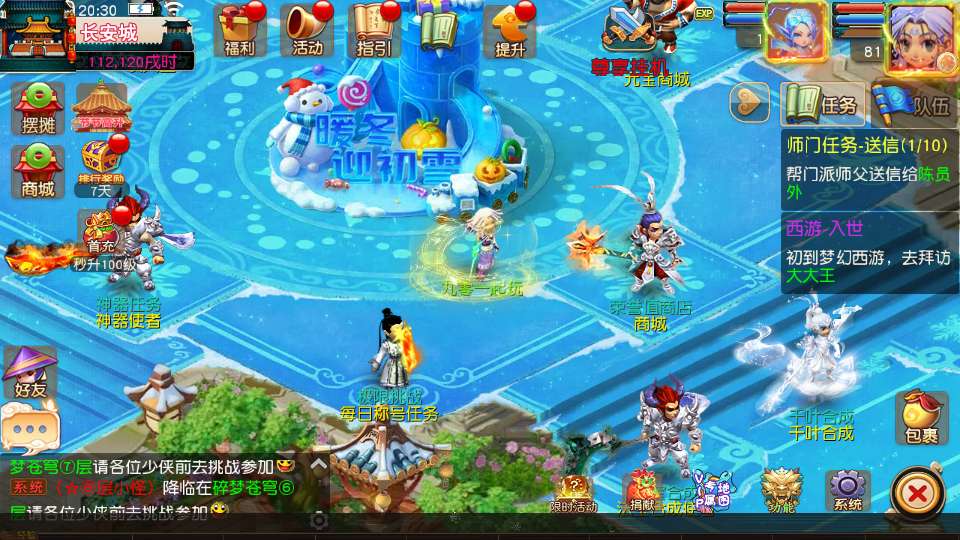Open the 功能 functions menu
The image size is (960, 540).
[x=781, y=490]
